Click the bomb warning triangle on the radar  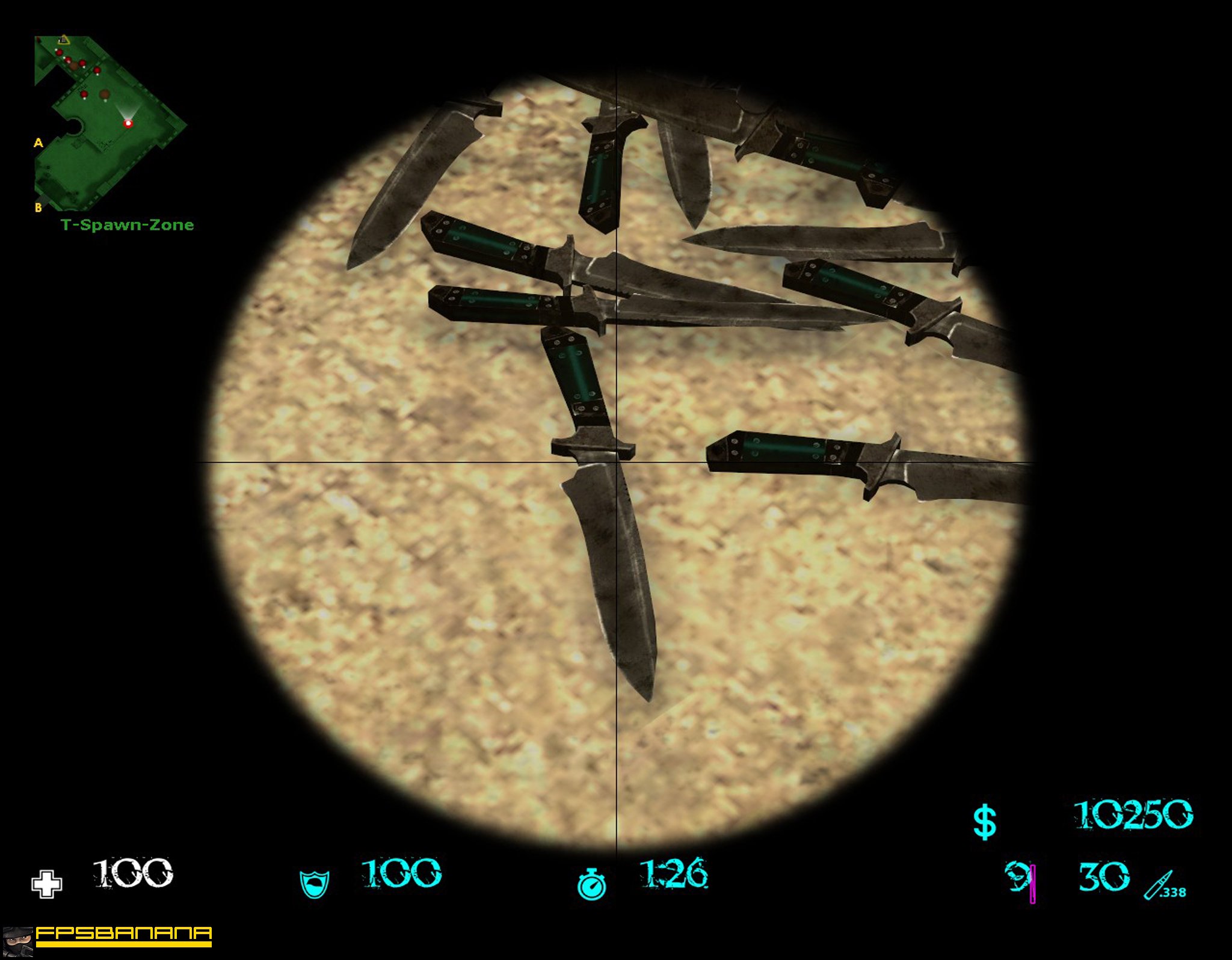65,41
